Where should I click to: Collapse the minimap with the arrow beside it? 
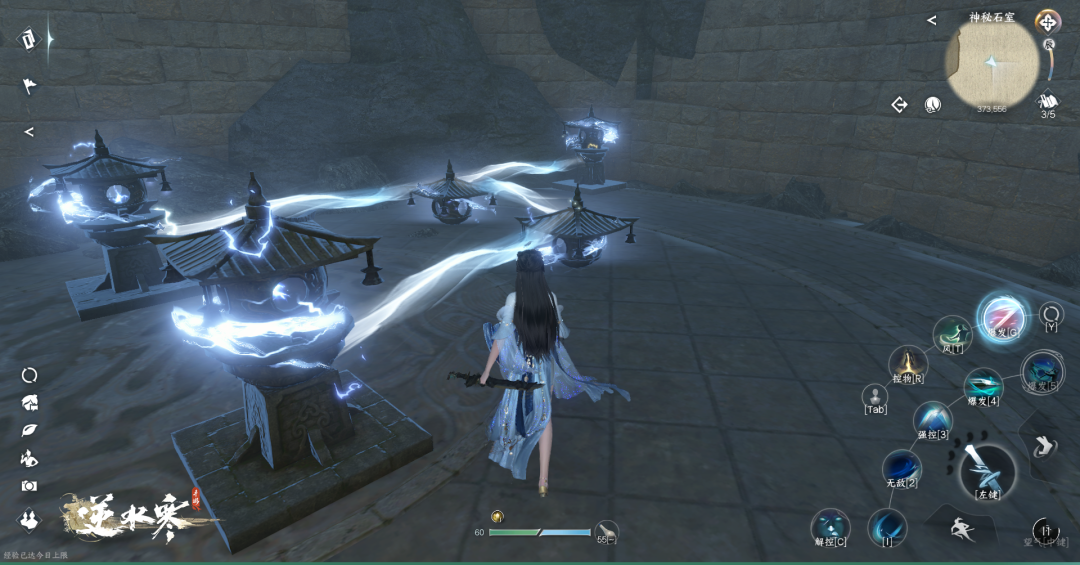[x=931, y=20]
